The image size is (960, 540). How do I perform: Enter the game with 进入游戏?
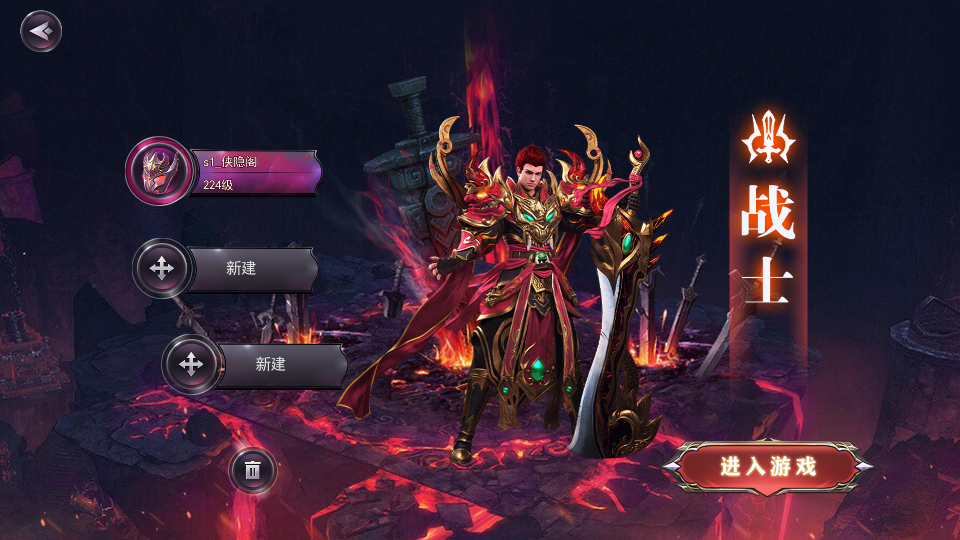[768, 466]
